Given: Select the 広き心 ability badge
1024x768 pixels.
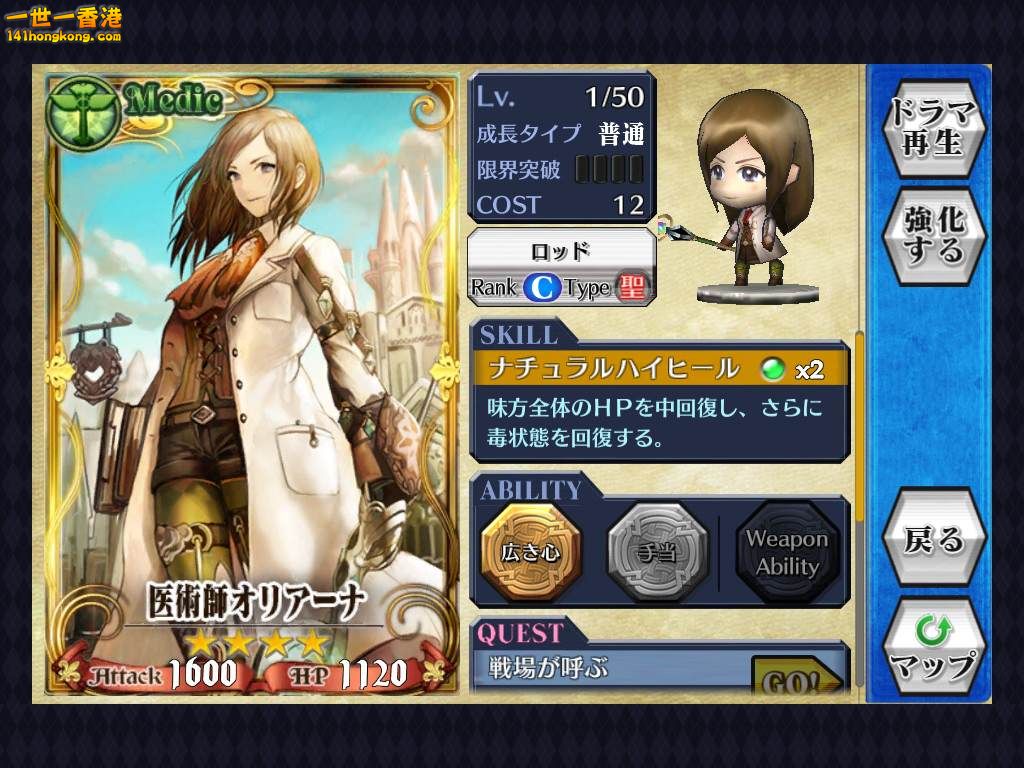Looking at the screenshot, I should [x=531, y=552].
